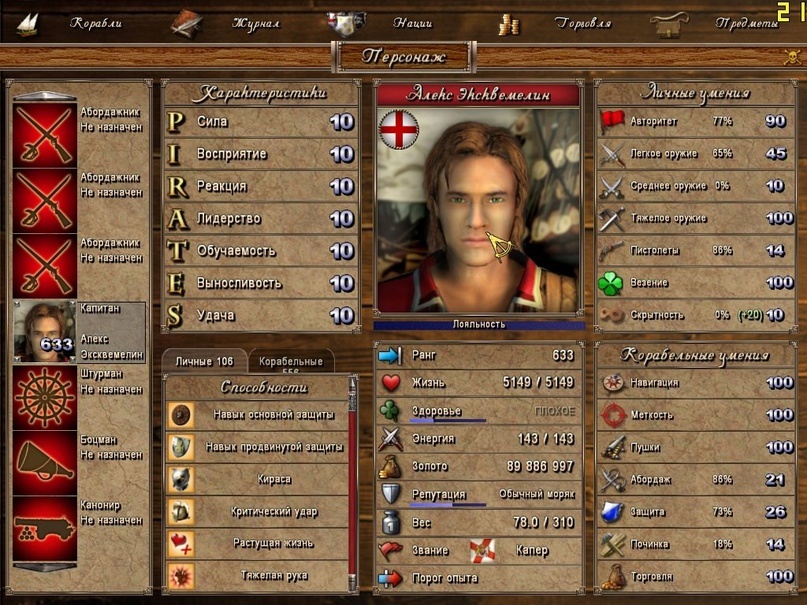Select the Авторитет personal skill
This screenshot has height=605, width=807.
pyautogui.click(x=694, y=122)
